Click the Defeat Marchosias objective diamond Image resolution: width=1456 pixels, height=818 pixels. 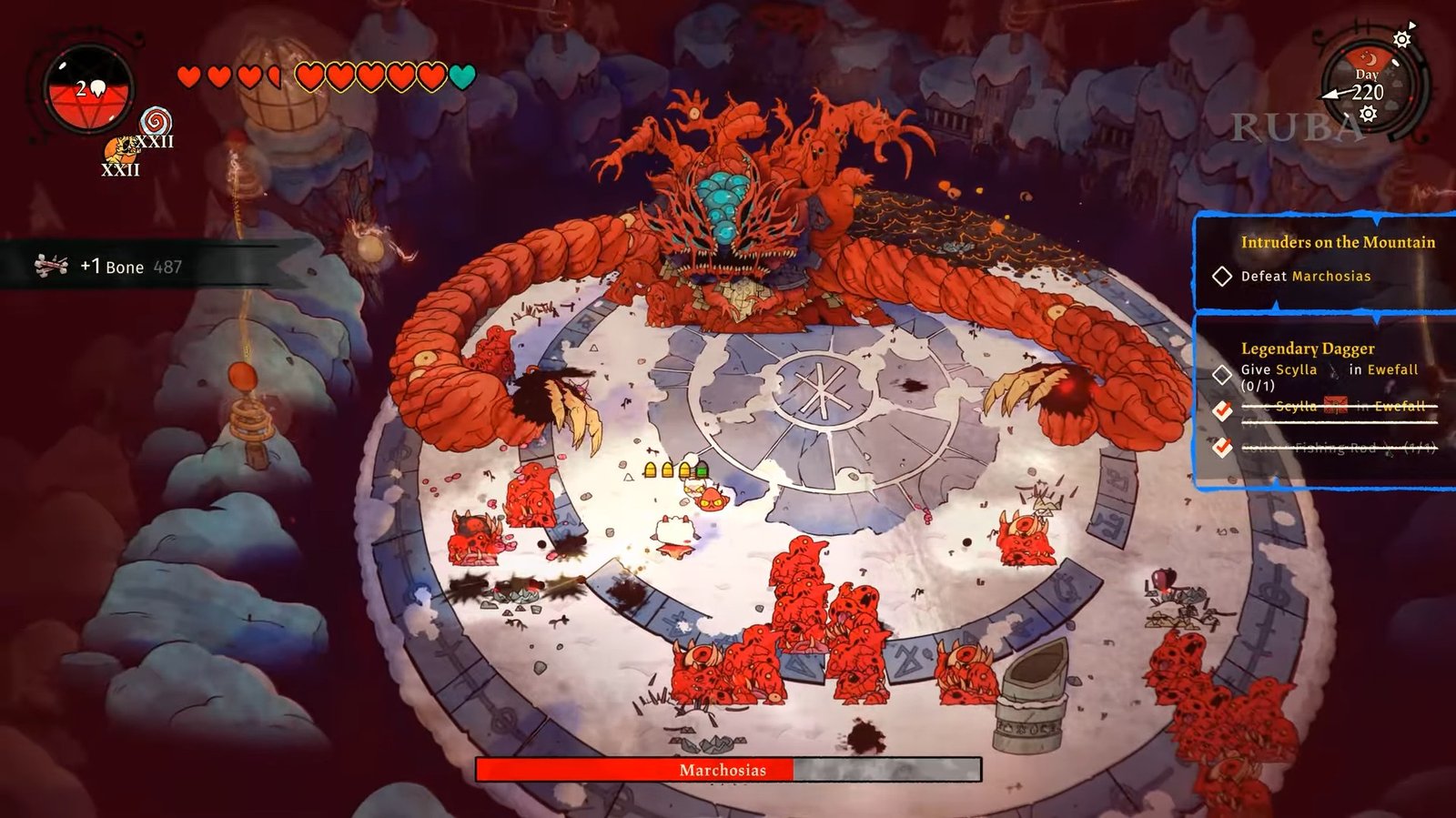click(1222, 276)
